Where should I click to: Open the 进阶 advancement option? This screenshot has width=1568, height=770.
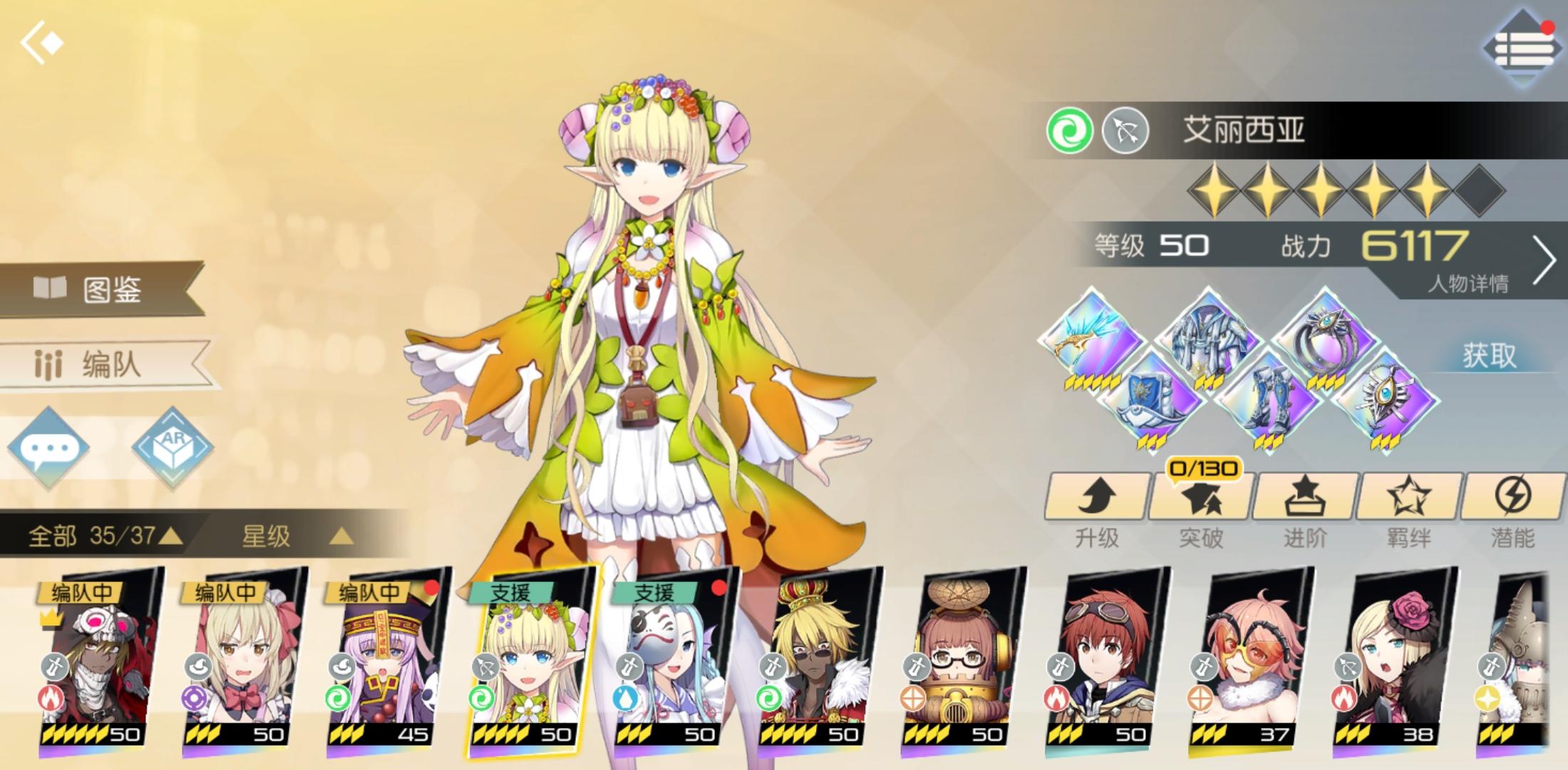click(x=1305, y=508)
